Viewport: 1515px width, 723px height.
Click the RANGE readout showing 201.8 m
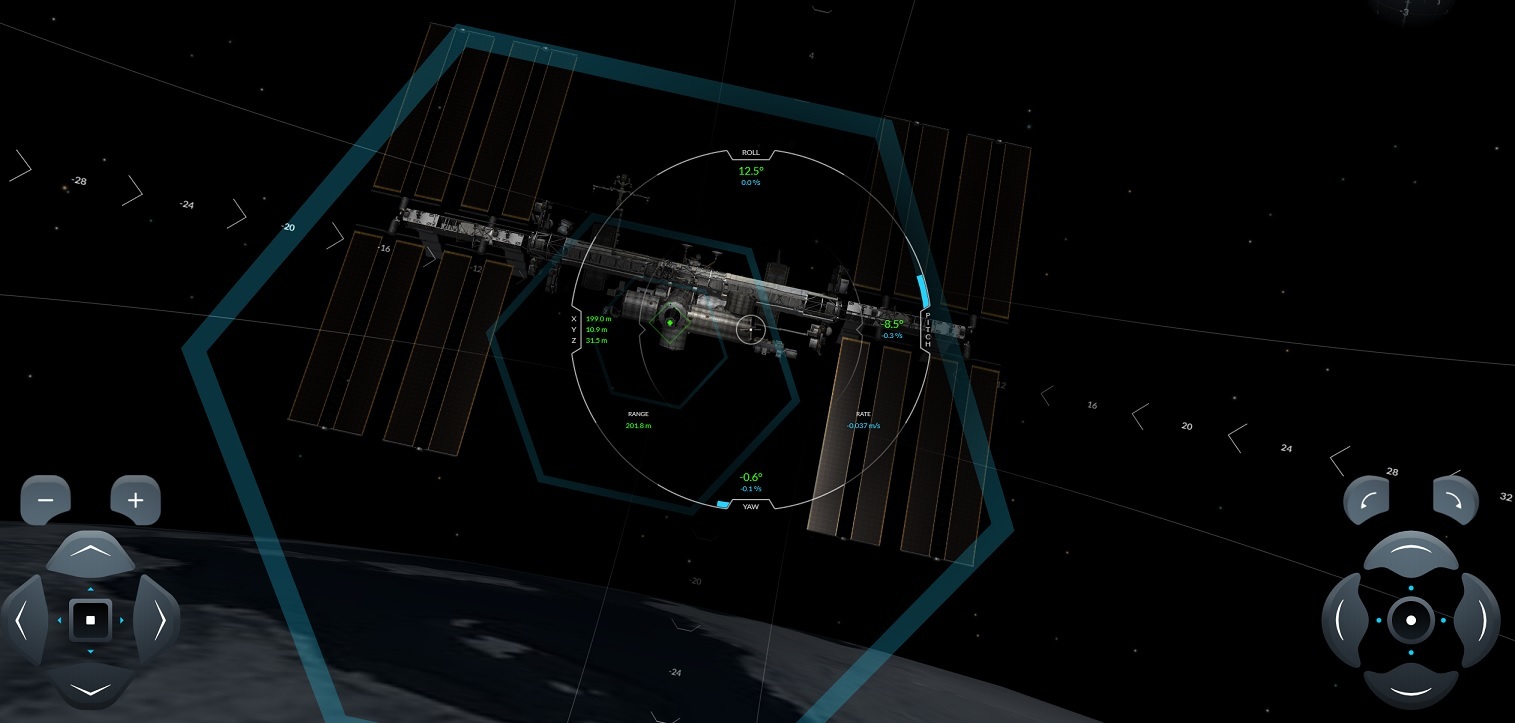pos(638,425)
